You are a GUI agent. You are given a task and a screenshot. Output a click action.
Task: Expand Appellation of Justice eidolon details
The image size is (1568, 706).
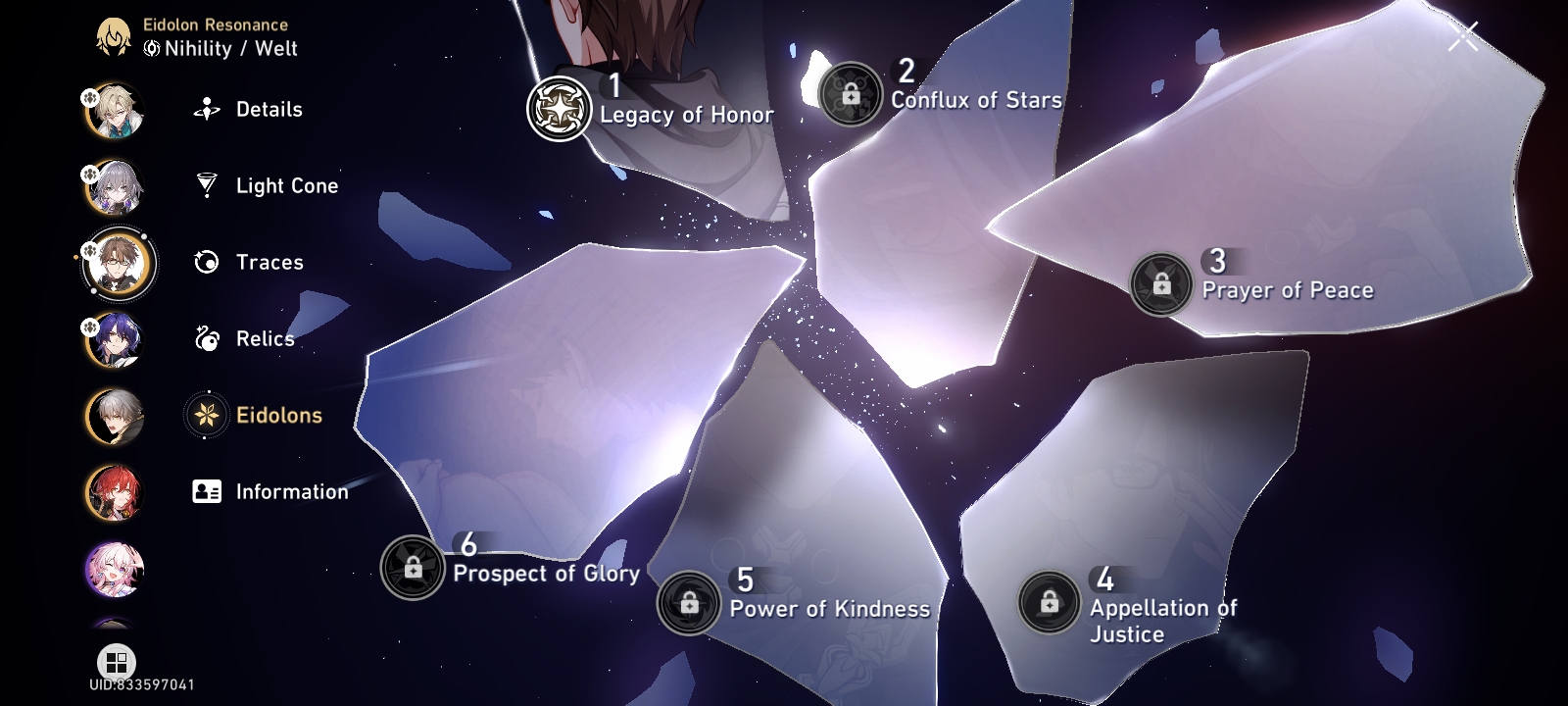(x=1050, y=600)
